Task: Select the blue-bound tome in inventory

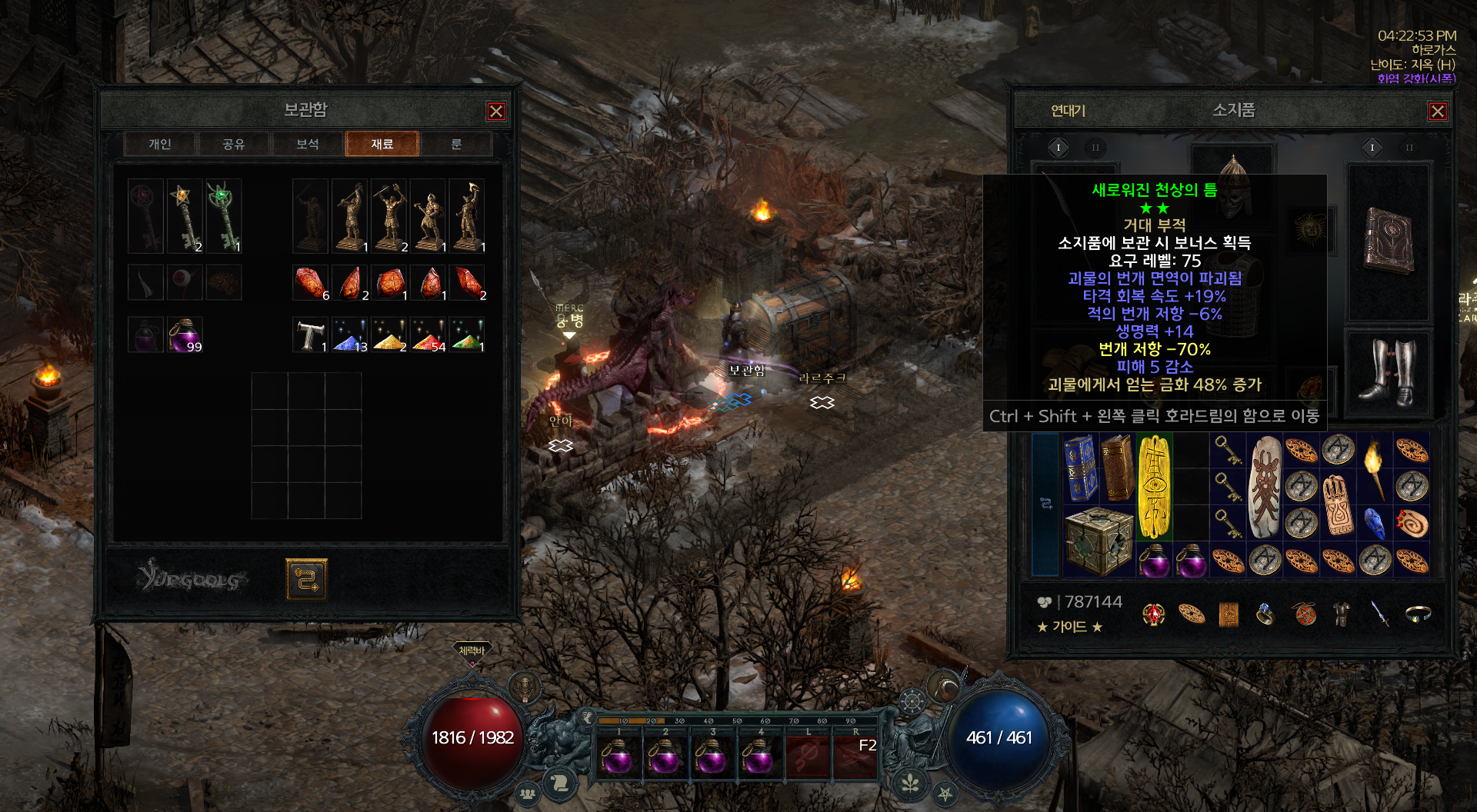Action: [x=1080, y=468]
